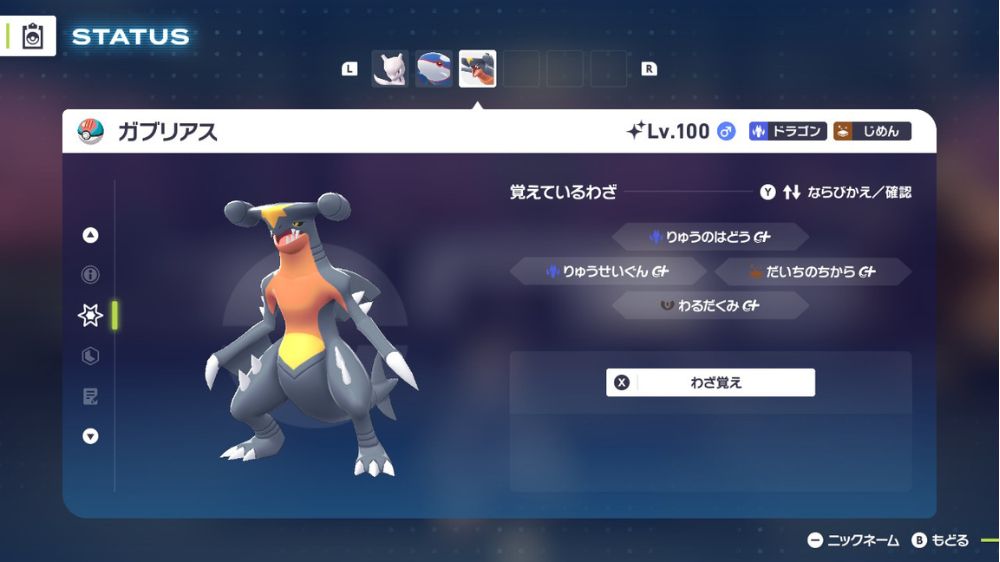Select the Mewtwo party slot
Viewport: 1000px width, 562px height.
click(390, 69)
